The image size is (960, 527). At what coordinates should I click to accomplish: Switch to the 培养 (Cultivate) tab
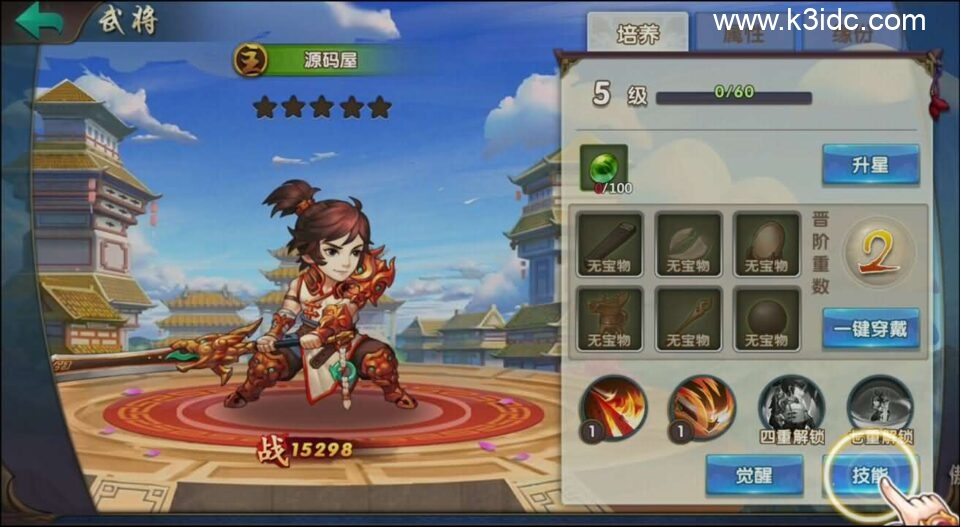(637, 33)
